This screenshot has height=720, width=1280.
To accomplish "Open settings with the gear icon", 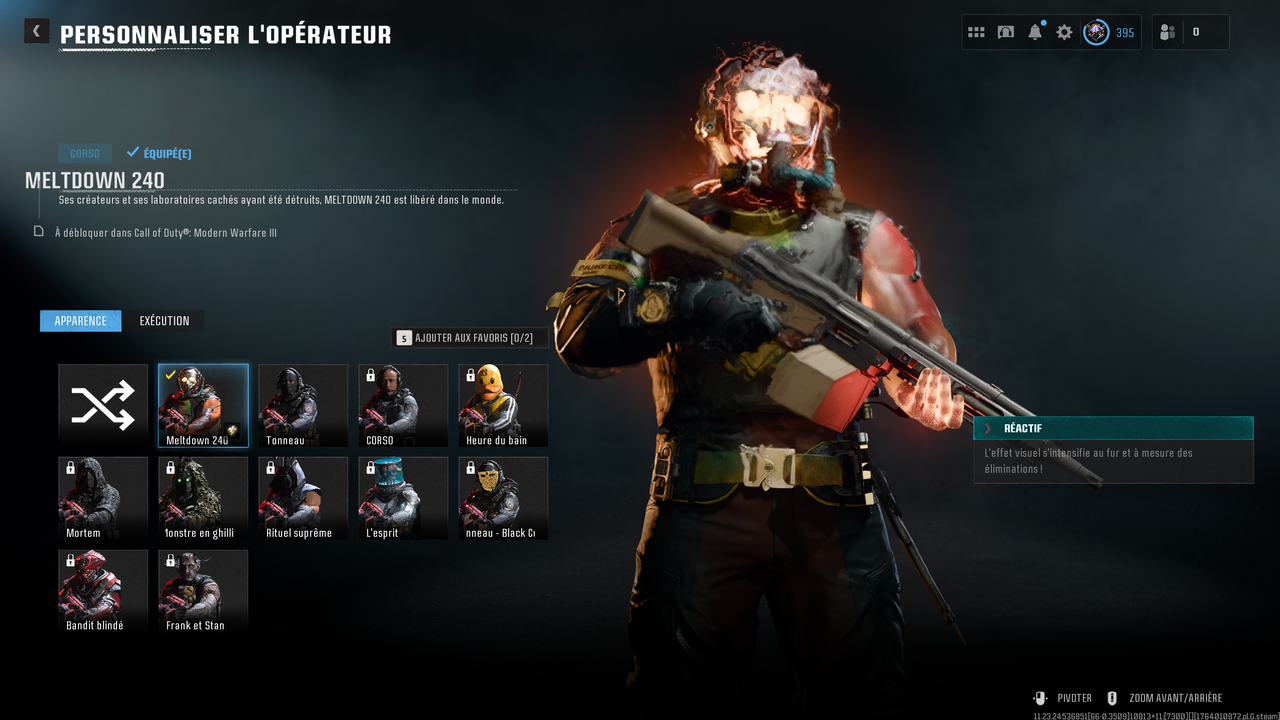I will click(x=1064, y=32).
